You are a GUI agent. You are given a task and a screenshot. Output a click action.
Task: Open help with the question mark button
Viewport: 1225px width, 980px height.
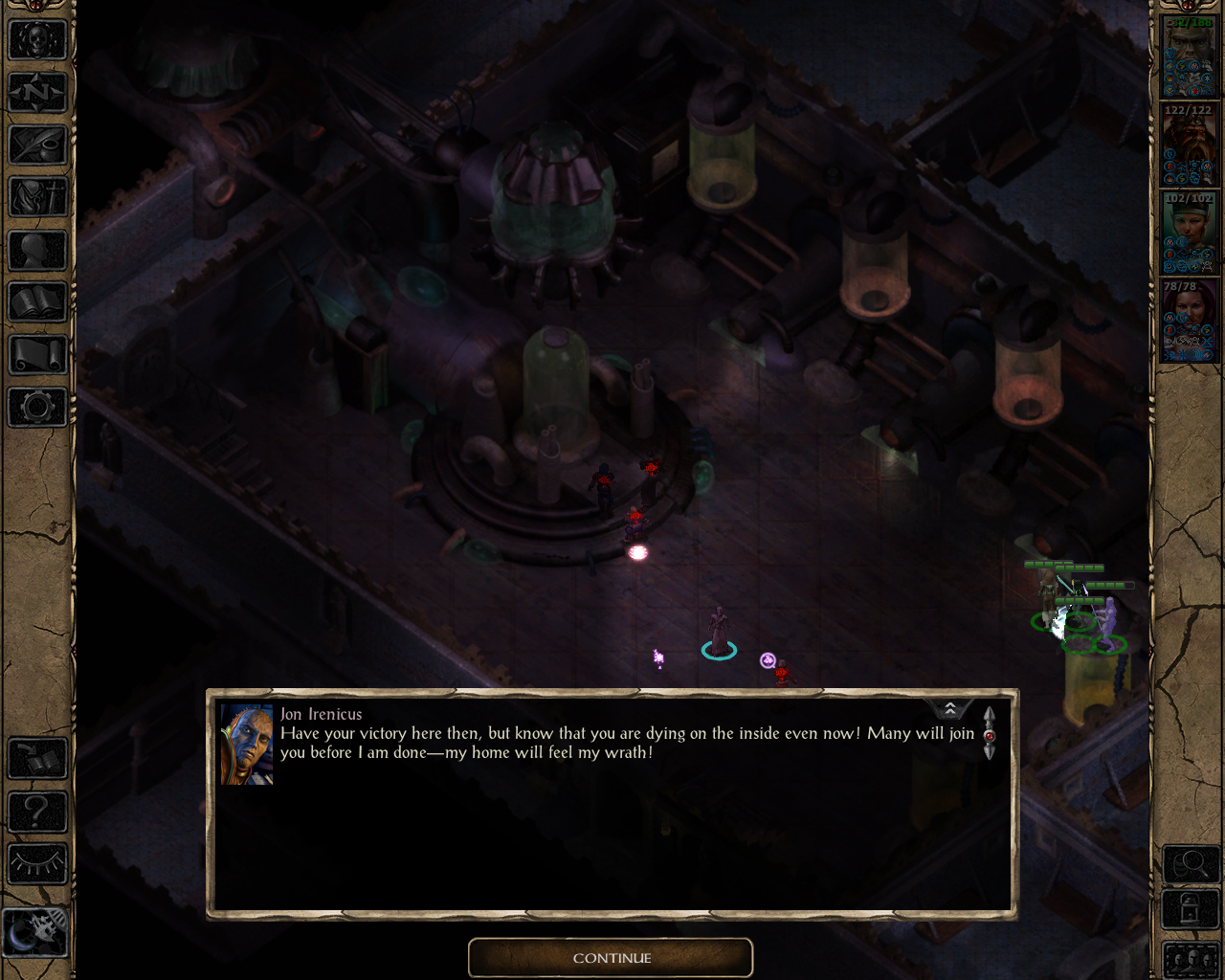point(37,812)
